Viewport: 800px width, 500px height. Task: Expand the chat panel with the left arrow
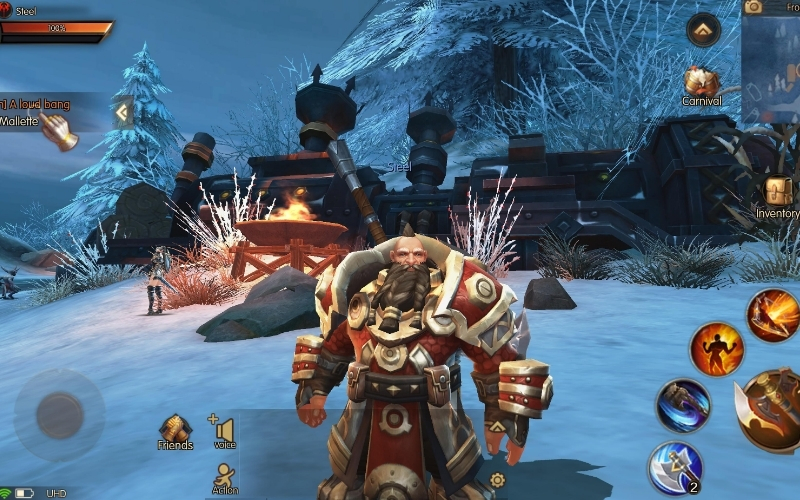pos(123,112)
